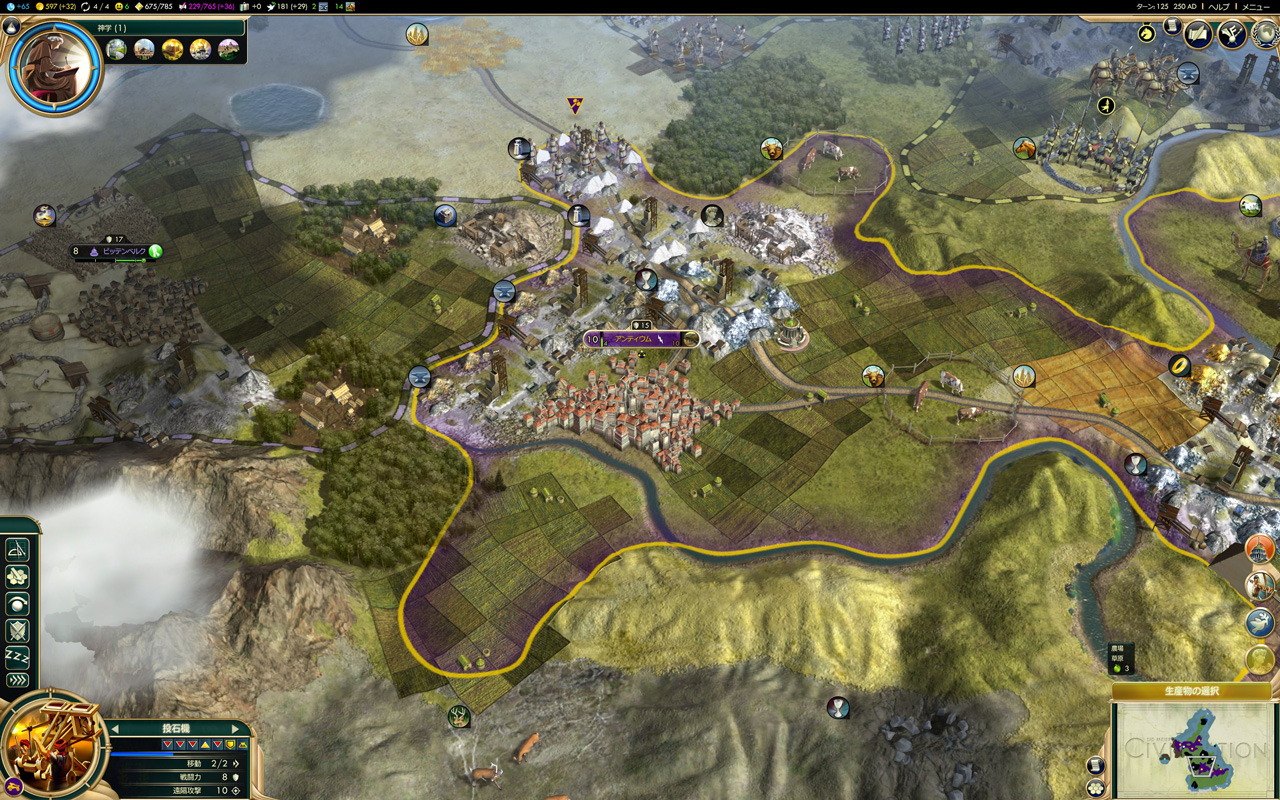
Task: Open the advisor map-and-quill button
Action: (1198, 34)
